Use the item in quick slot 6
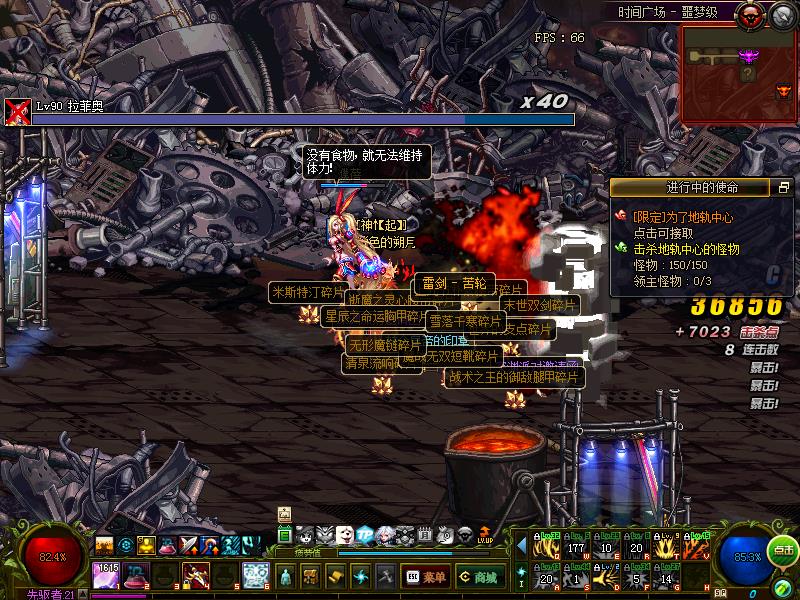Viewport: 800px width, 600px height. pos(255,575)
